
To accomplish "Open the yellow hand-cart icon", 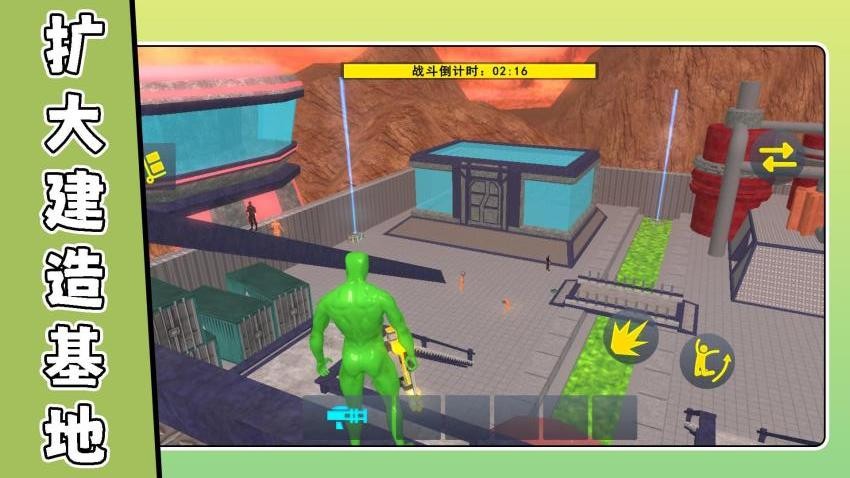I will 154,166.
